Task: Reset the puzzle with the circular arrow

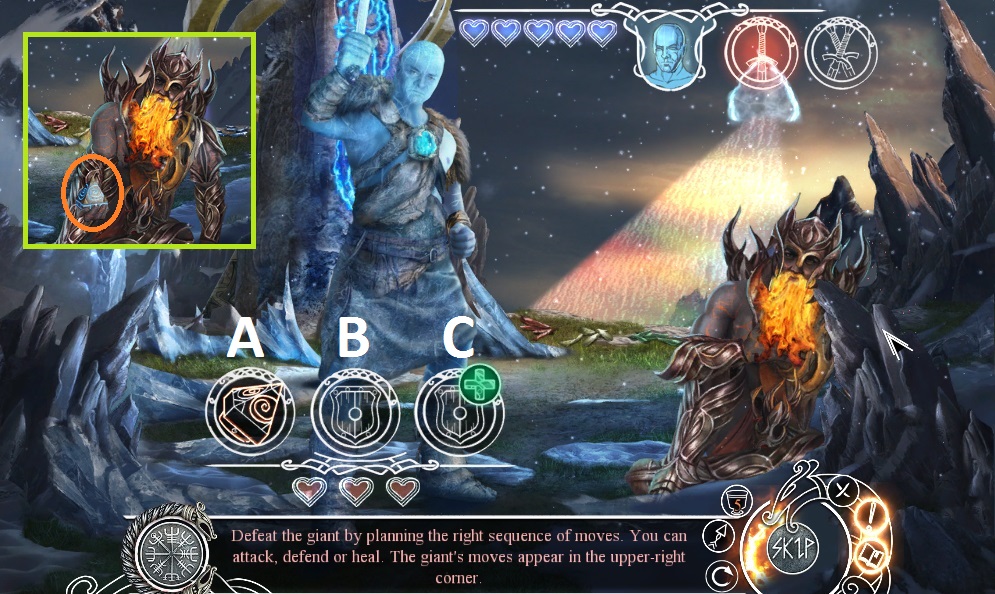Action: [x=719, y=576]
